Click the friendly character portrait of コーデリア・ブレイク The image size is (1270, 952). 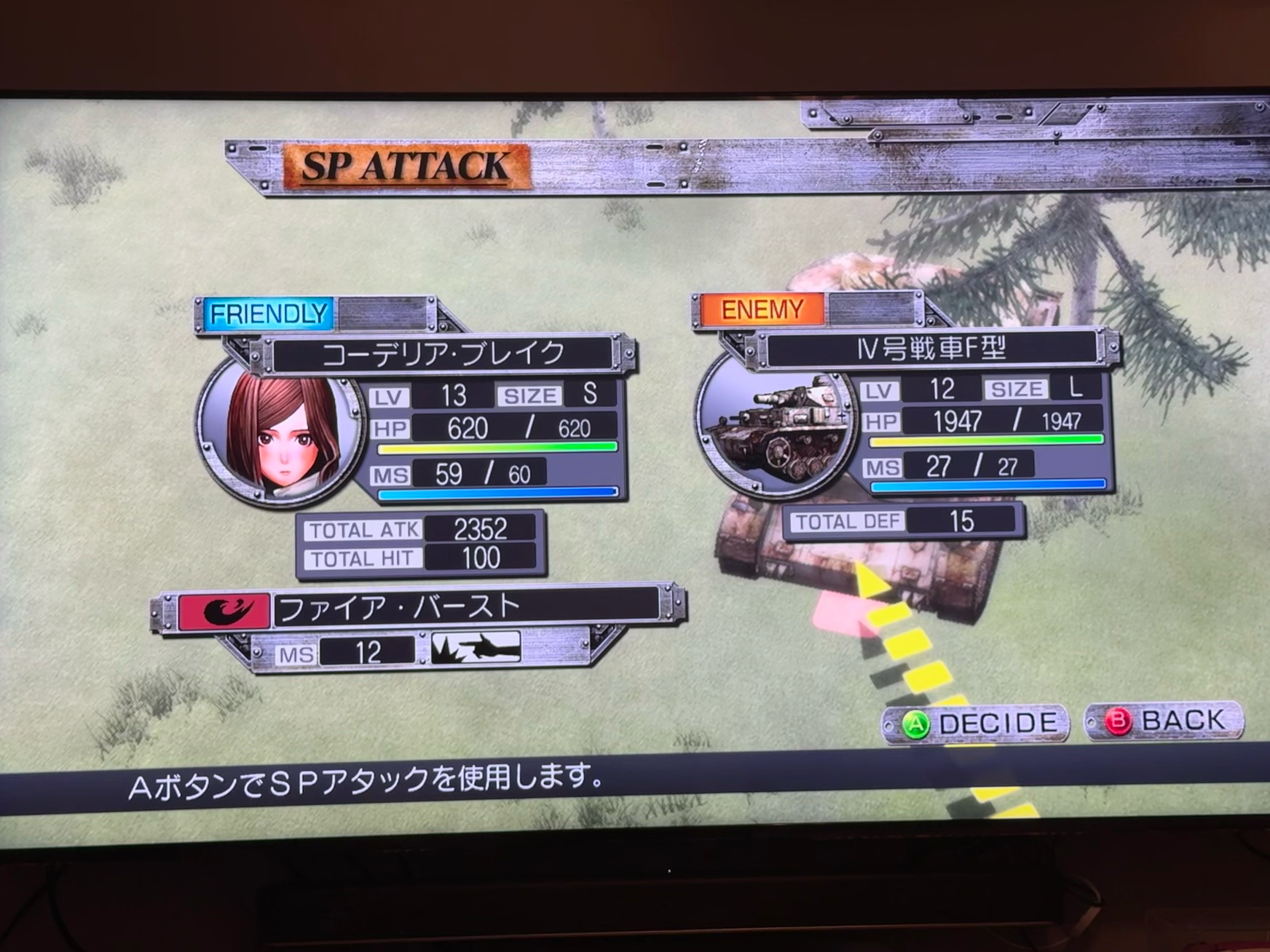tap(281, 432)
